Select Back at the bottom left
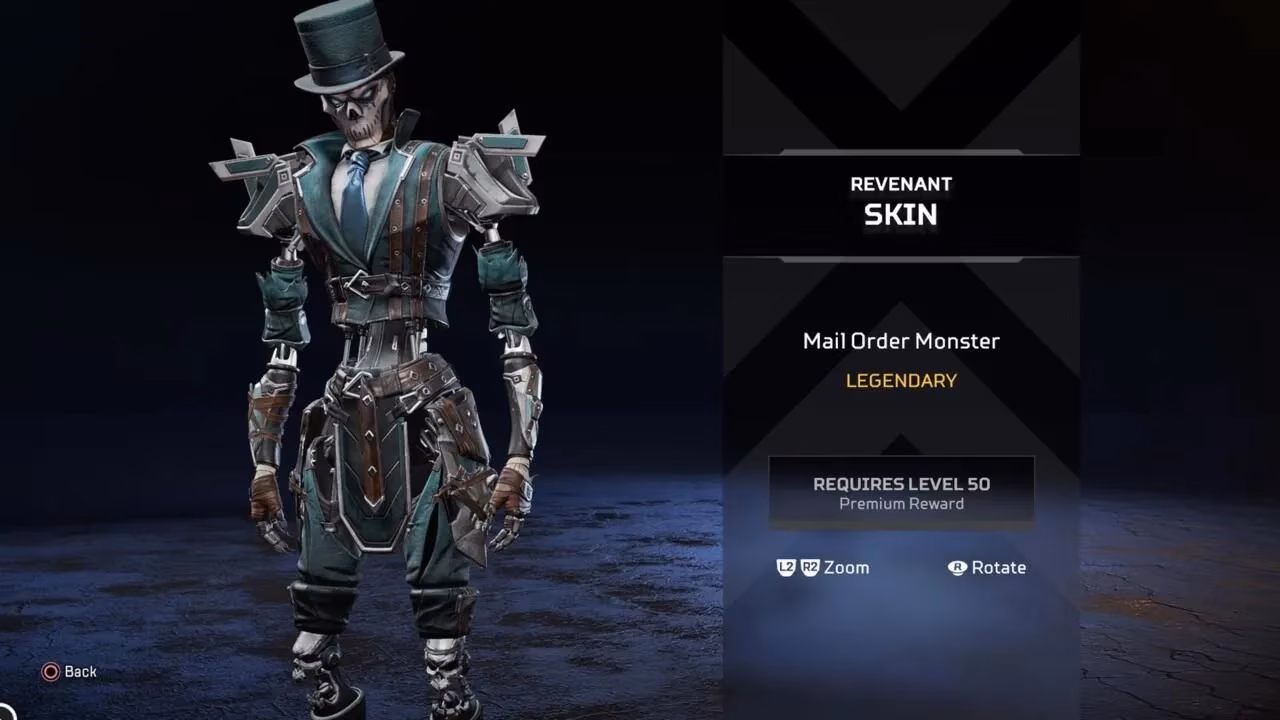The image size is (1280, 720). coord(79,672)
